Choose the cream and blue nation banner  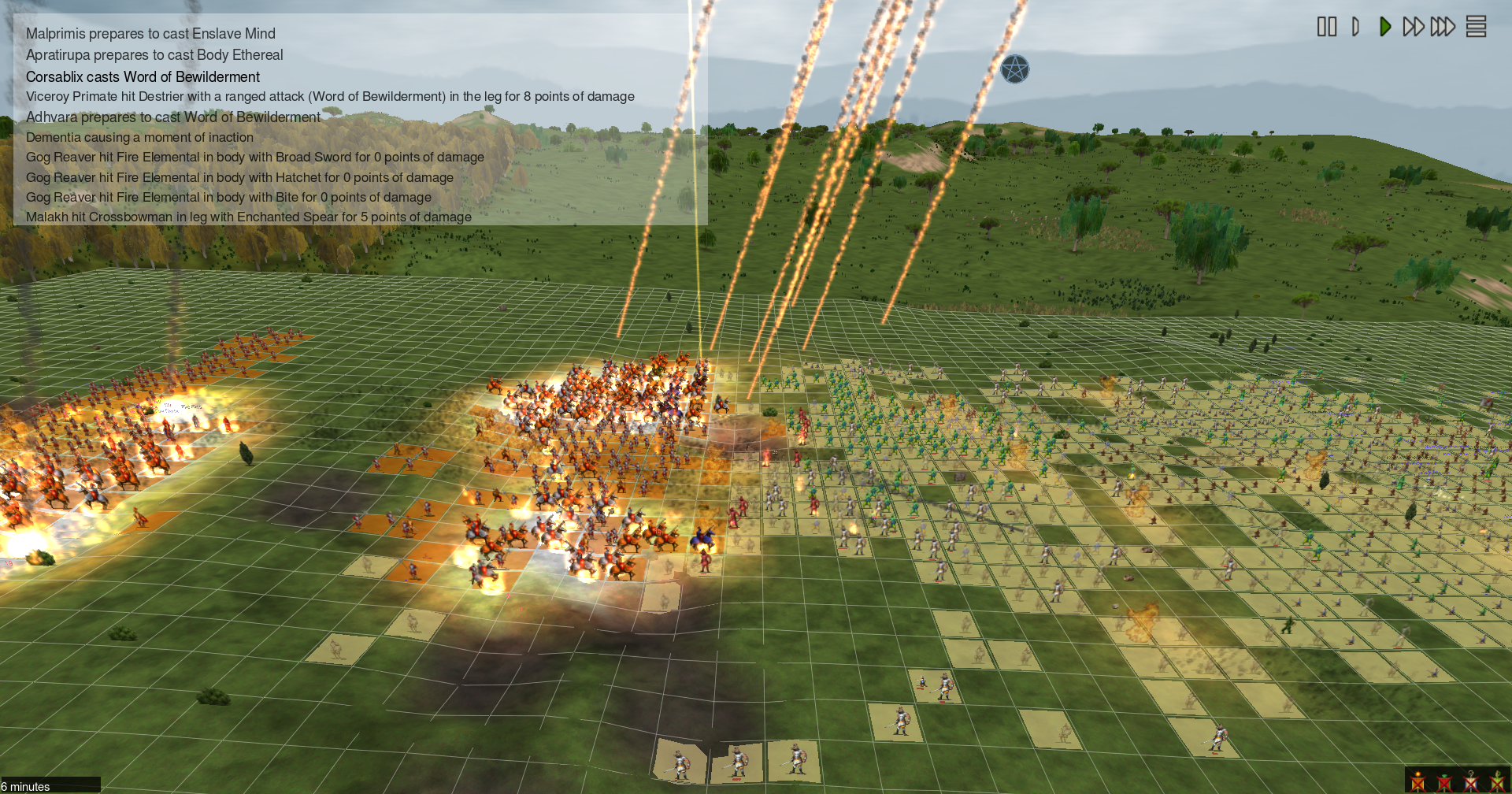[x=1470, y=781]
